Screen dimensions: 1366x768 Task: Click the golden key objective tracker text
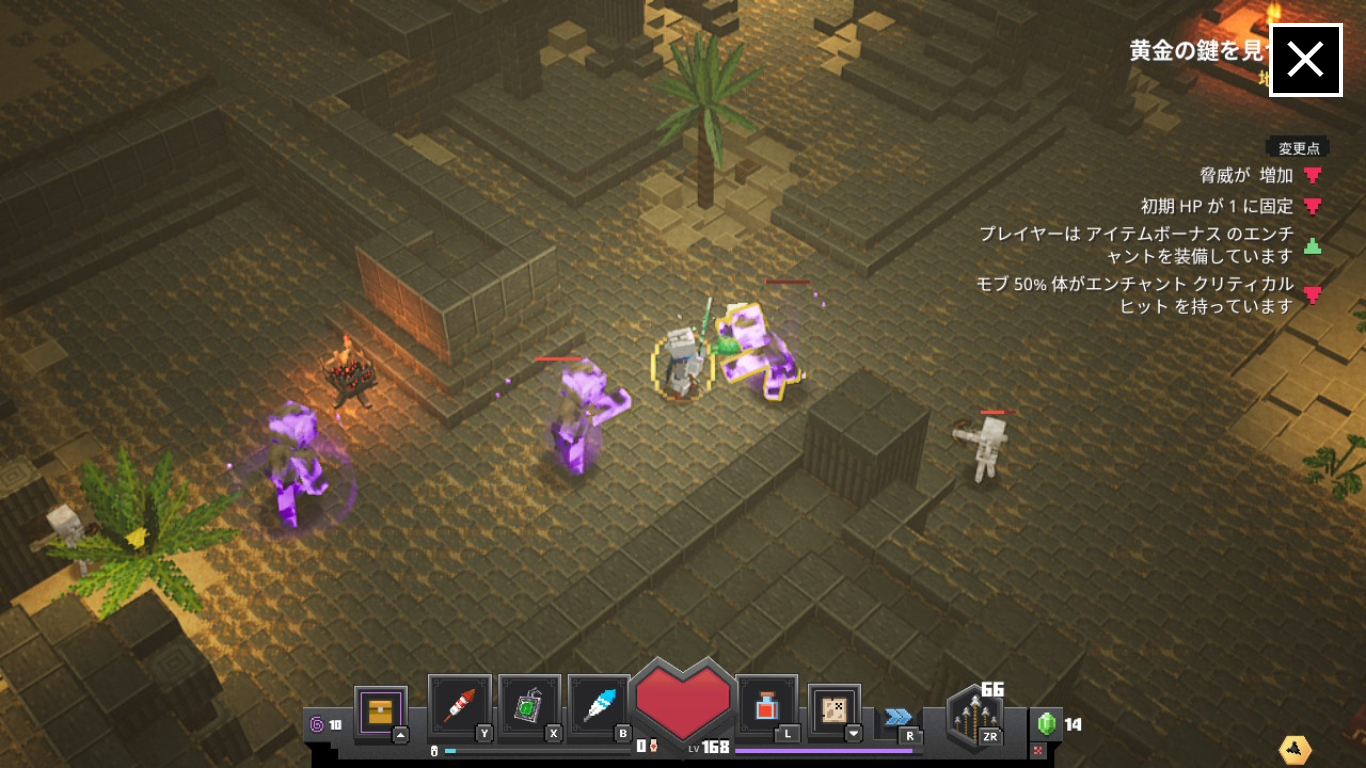pyautogui.click(x=1197, y=52)
